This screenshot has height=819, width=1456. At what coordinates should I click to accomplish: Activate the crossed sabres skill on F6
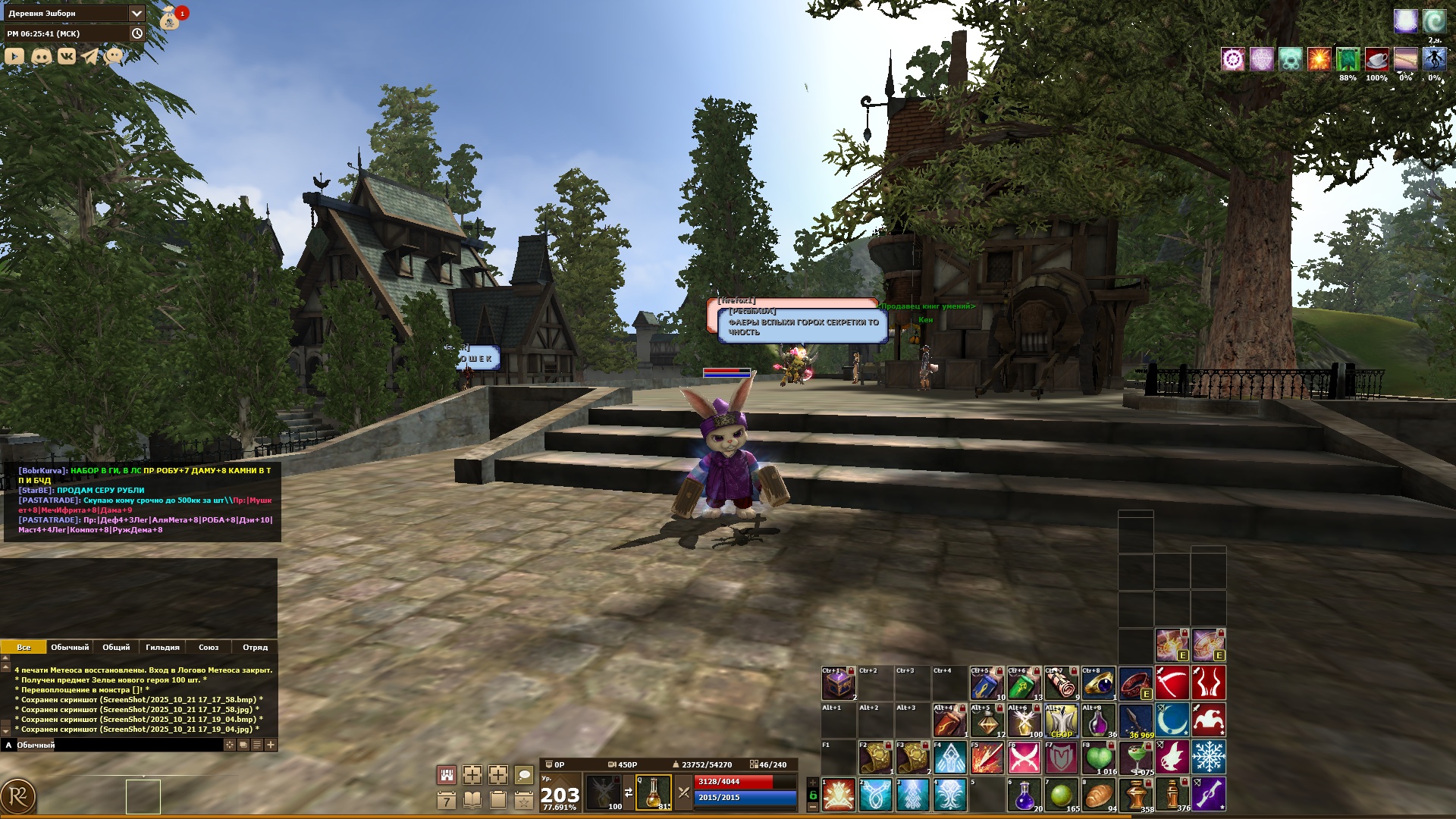(x=1024, y=757)
